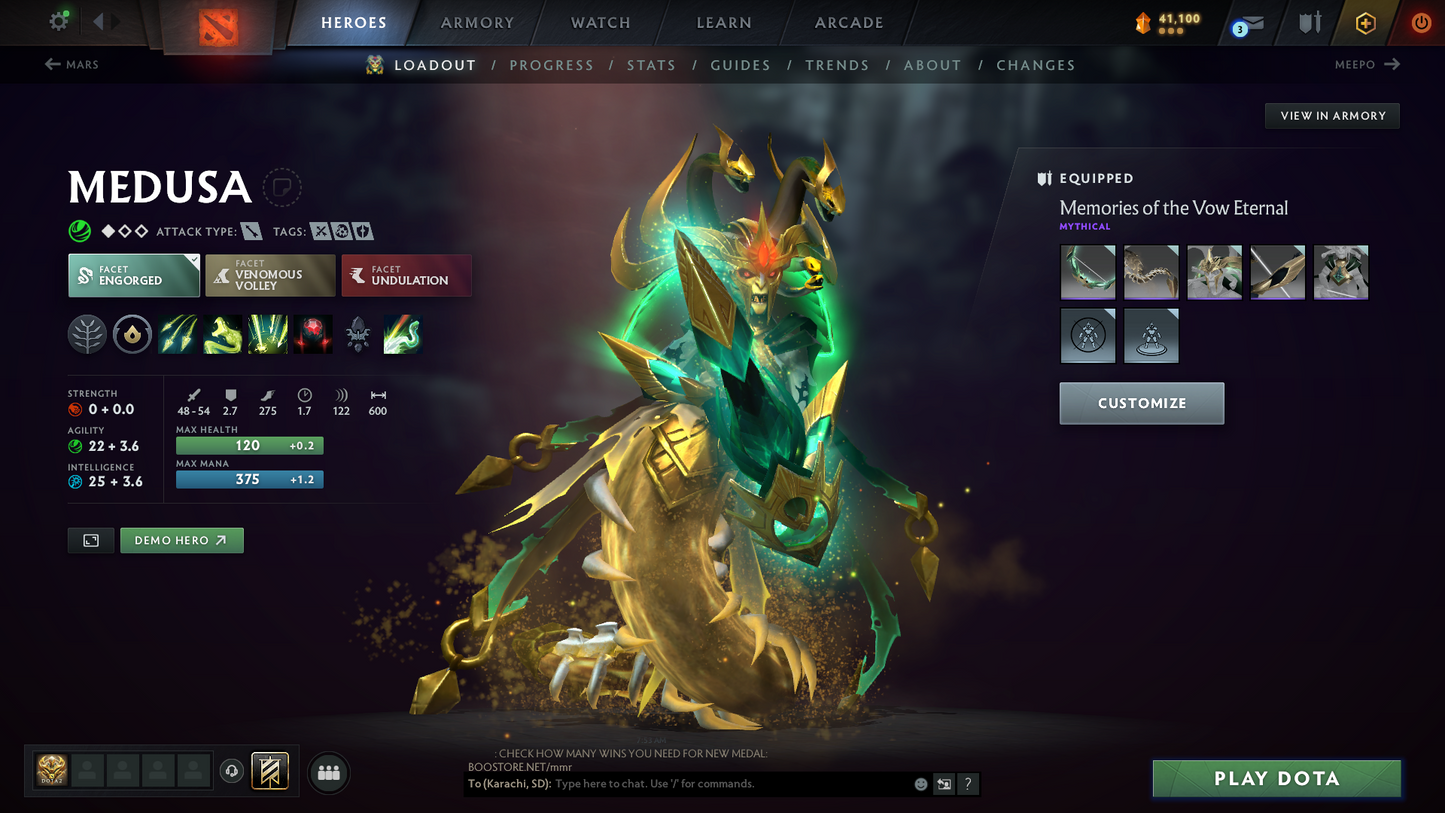Open the STATS section of the hero page
Screen dimensions: 1445x813
[651, 64]
